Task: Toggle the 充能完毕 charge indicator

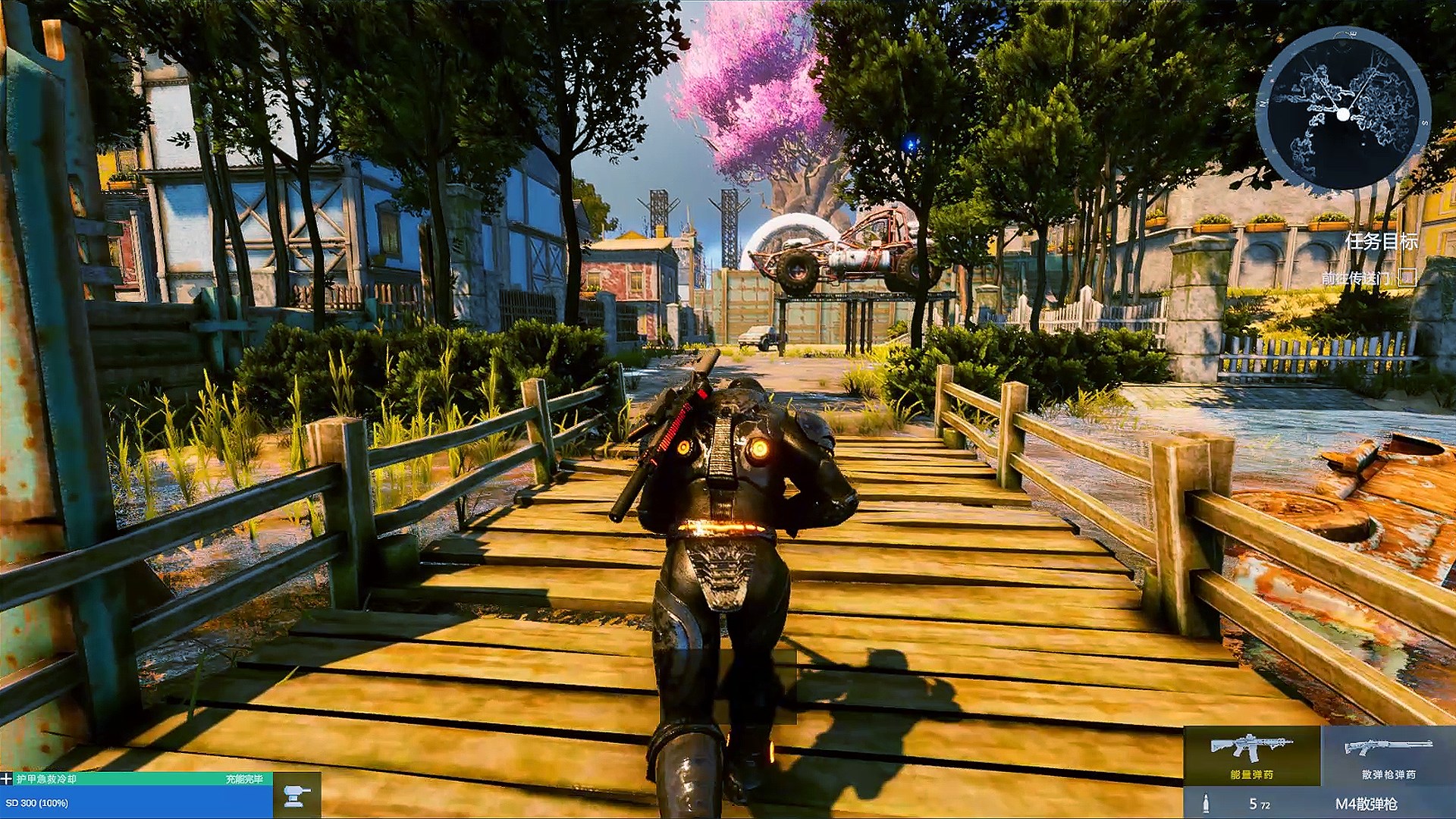Action: pyautogui.click(x=245, y=778)
